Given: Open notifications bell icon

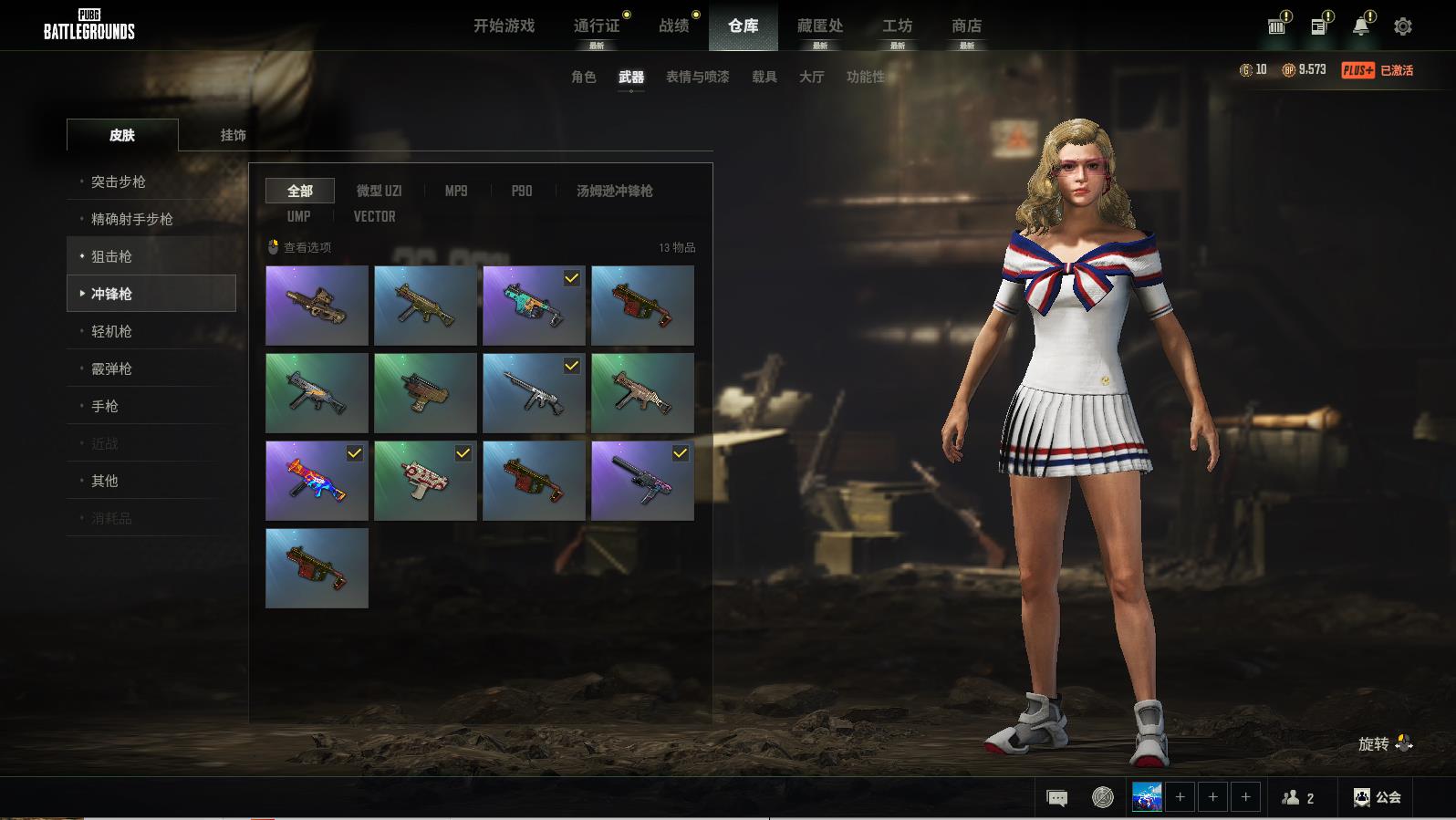Looking at the screenshot, I should [1360, 26].
